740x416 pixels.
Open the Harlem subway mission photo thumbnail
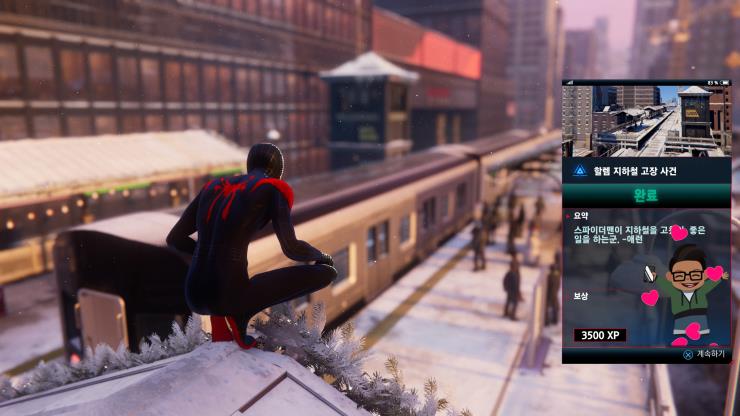(645, 121)
